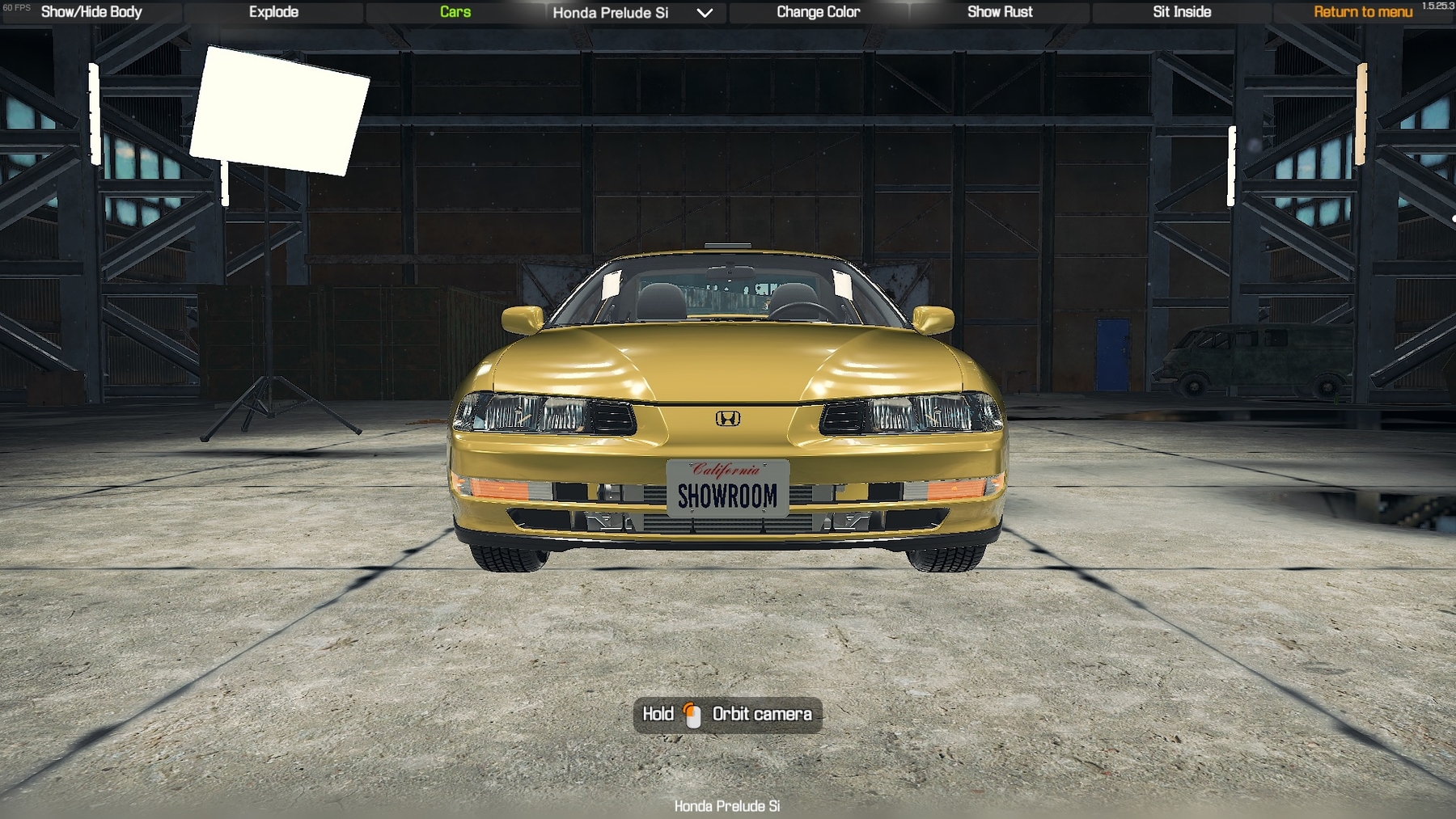This screenshot has width=1456, height=819.
Task: Open the Change Color option
Action: (x=818, y=12)
